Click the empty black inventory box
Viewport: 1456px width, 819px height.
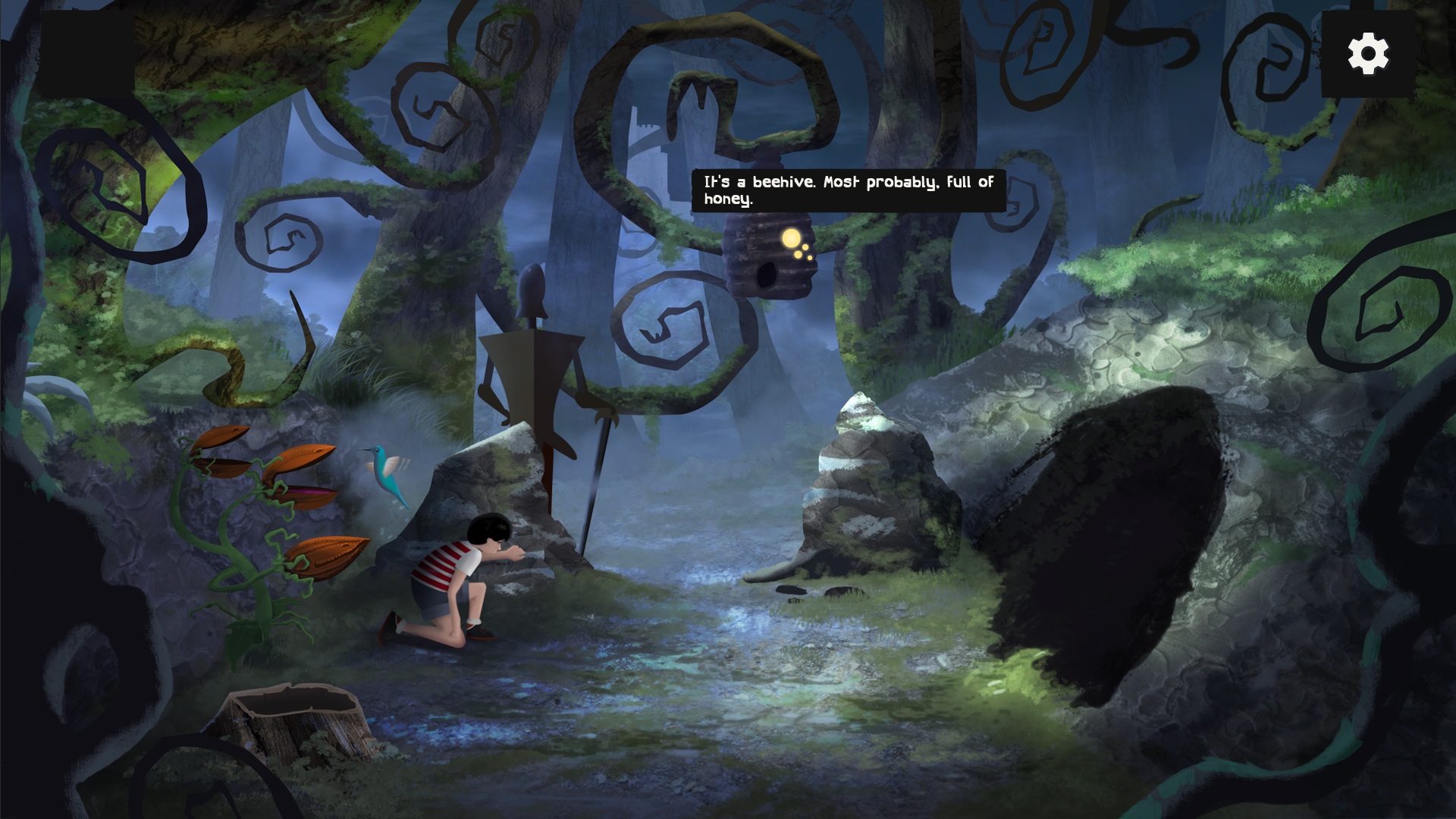pos(86,54)
